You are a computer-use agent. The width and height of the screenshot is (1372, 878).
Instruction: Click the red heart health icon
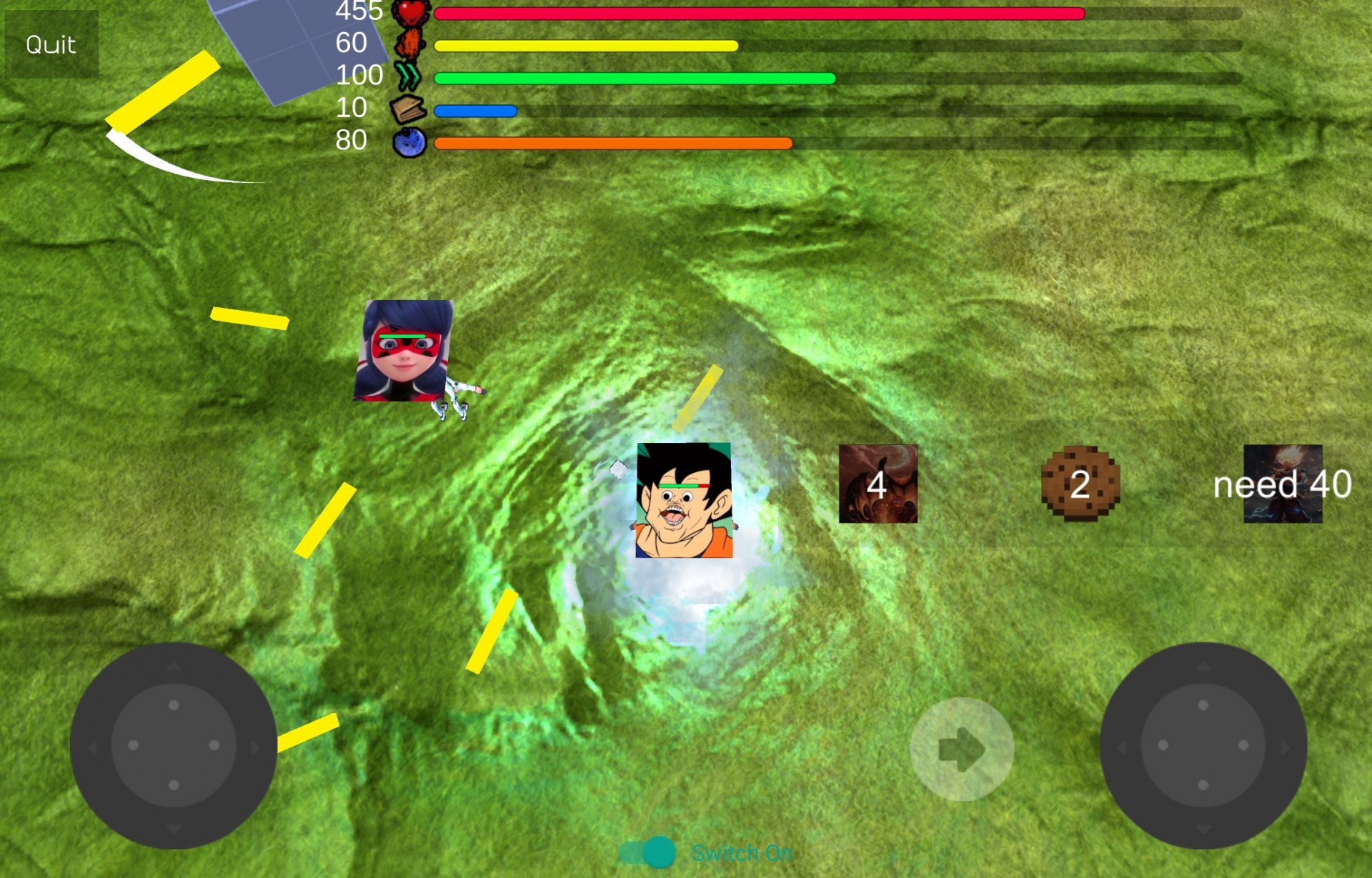pos(413,12)
